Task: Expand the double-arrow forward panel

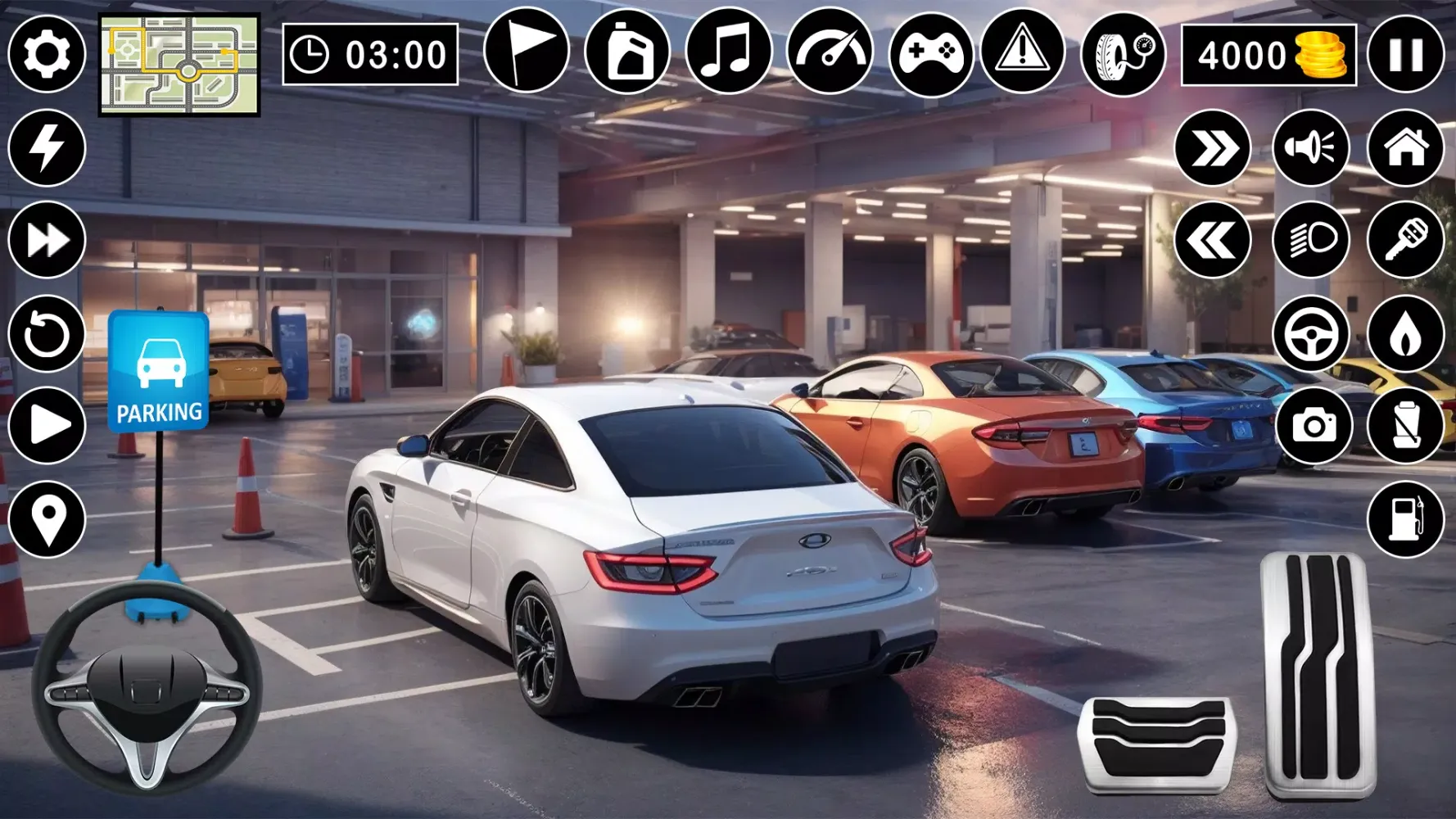Action: point(1219,147)
